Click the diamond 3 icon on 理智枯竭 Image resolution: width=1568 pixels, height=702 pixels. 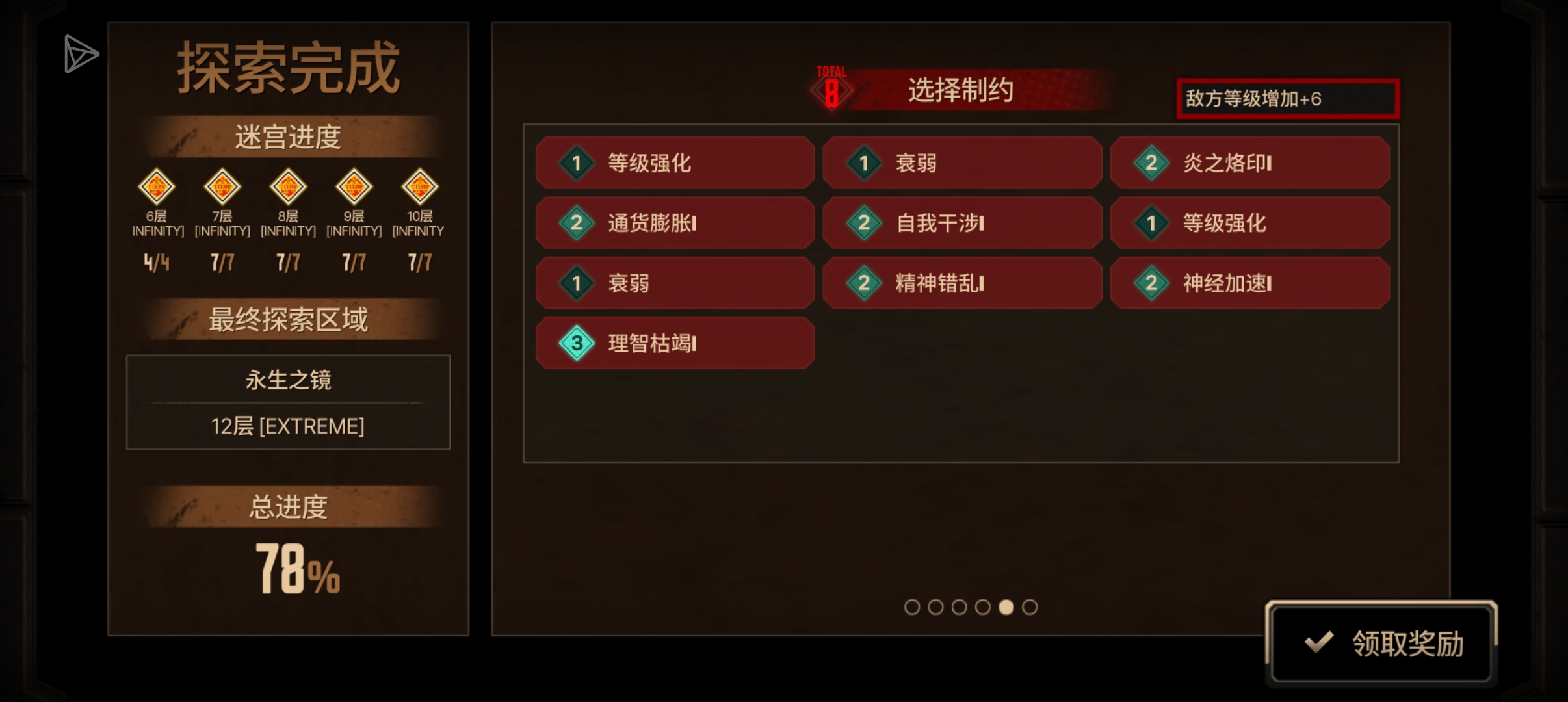[575, 343]
